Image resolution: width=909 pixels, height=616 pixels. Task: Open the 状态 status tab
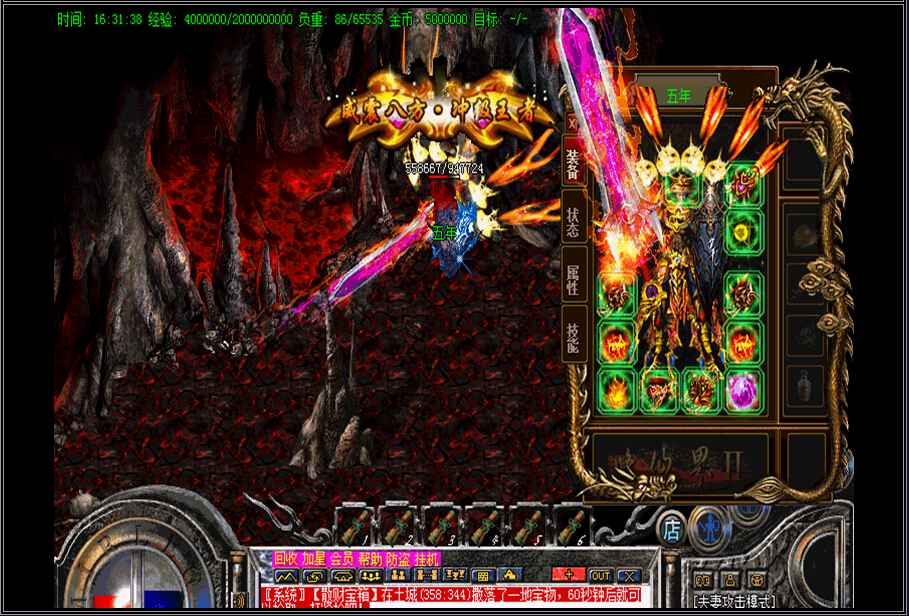pyautogui.click(x=573, y=223)
